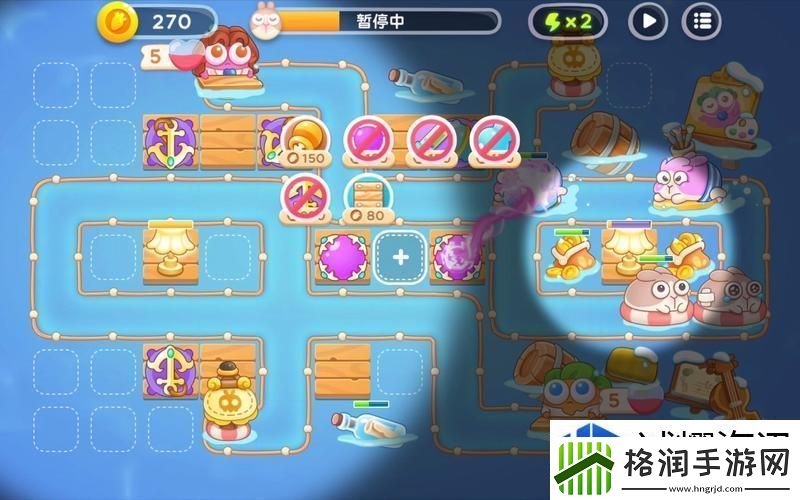Select the locked rainbow stick tower option
The height and width of the screenshot is (500, 800).
[427, 137]
